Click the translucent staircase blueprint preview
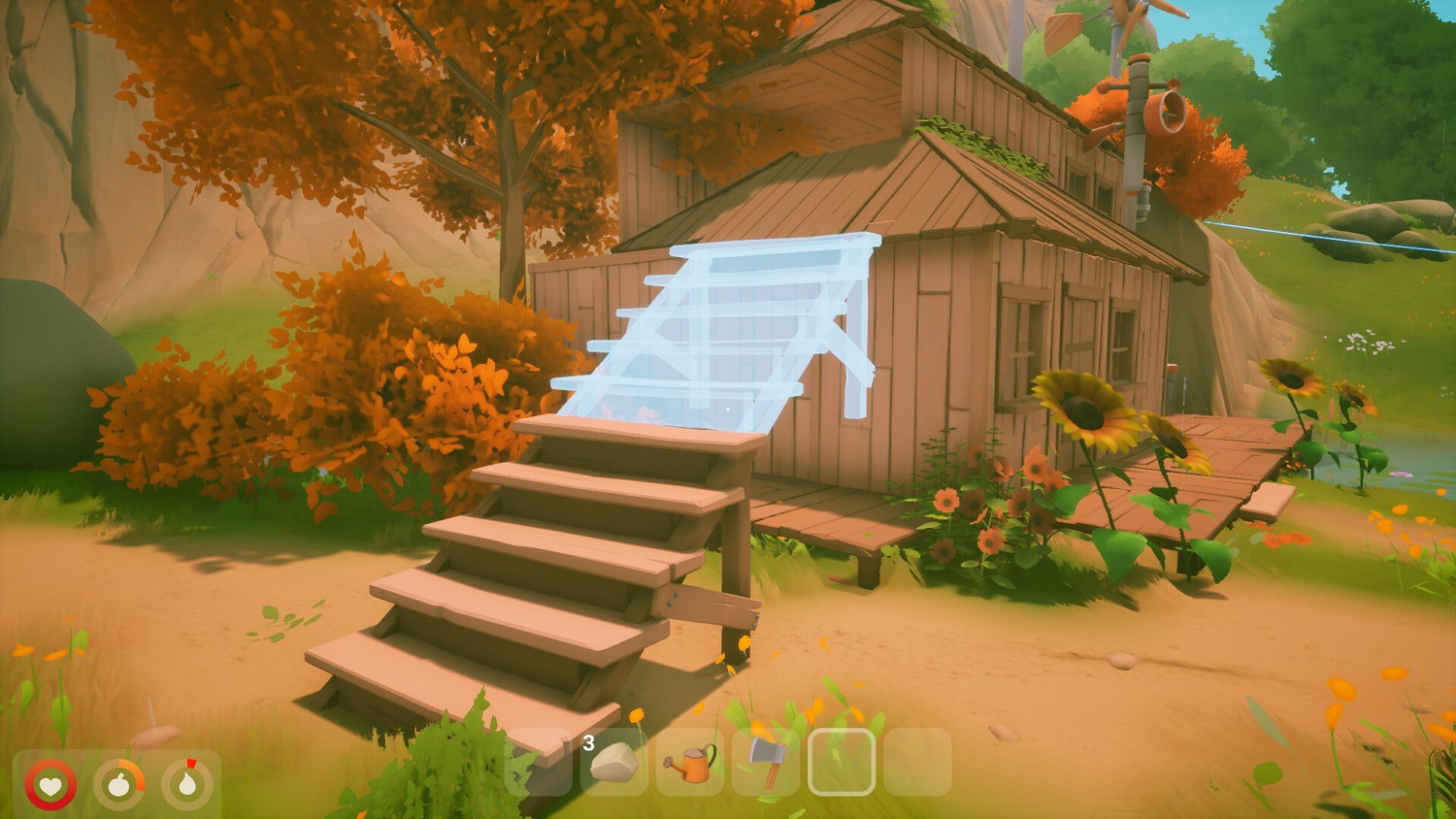Image resolution: width=1456 pixels, height=819 pixels. pos(718,330)
